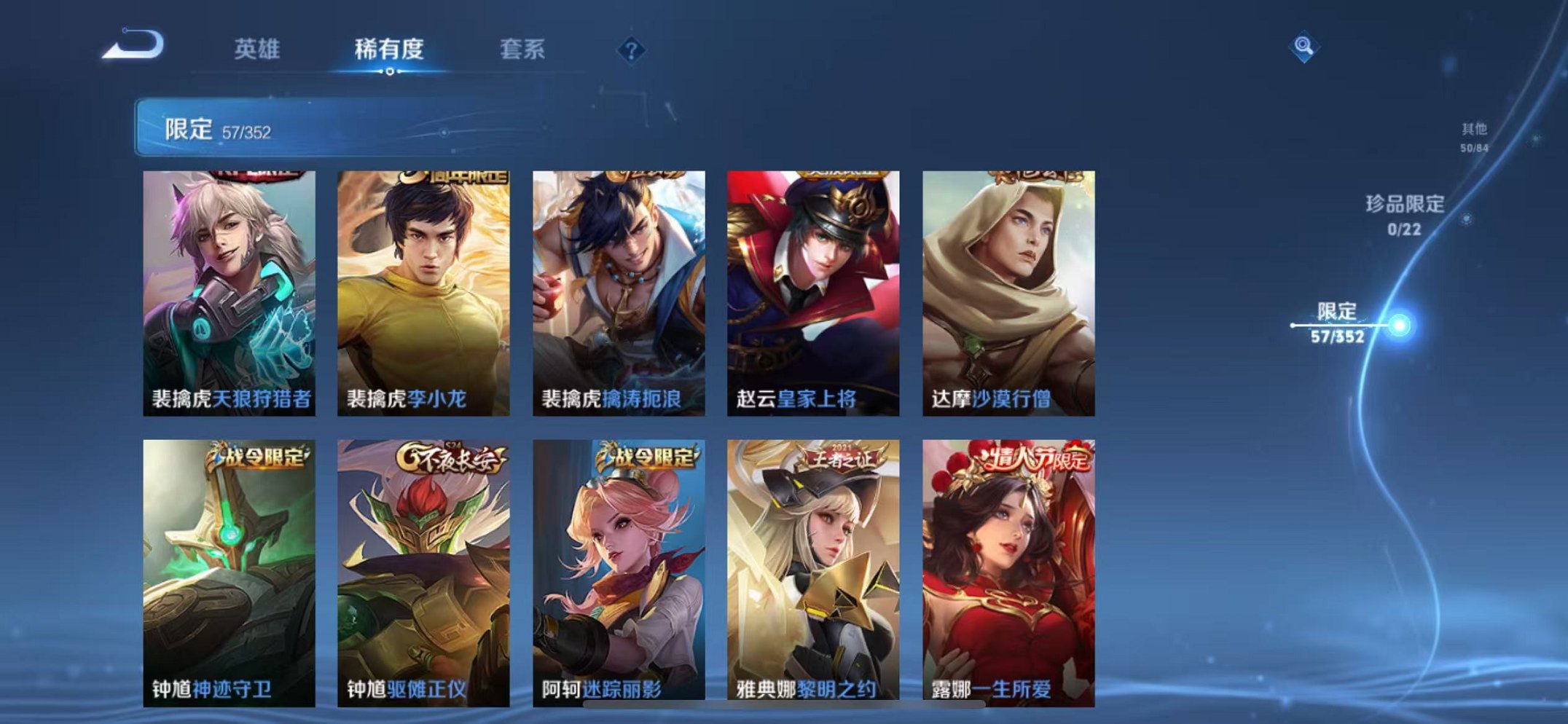Switch to the 套系 tab

click(522, 50)
